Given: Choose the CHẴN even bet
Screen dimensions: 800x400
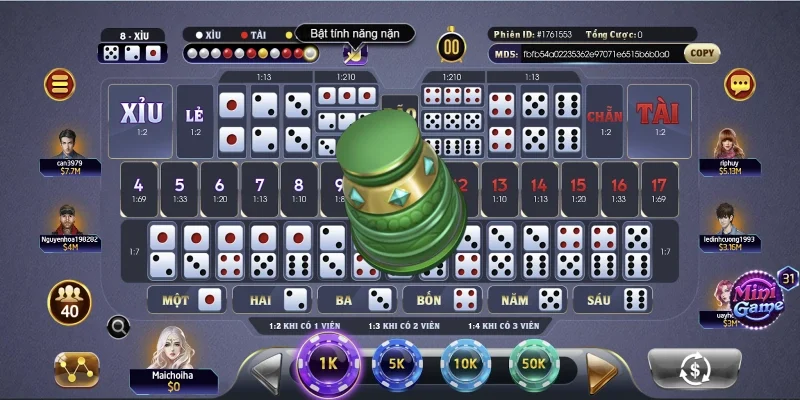Looking at the screenshot, I should [605, 120].
